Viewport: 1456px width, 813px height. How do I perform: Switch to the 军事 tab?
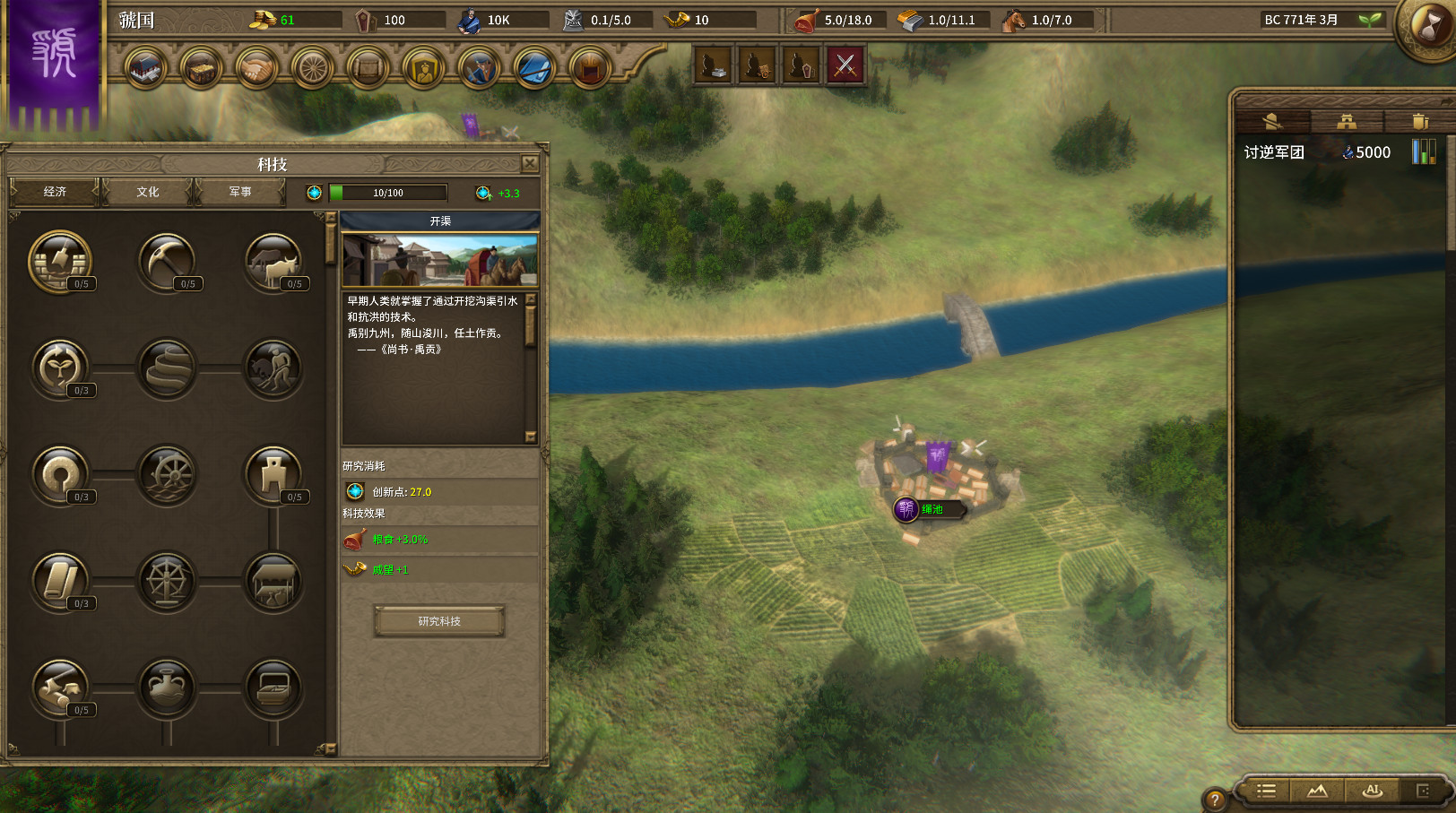(240, 192)
